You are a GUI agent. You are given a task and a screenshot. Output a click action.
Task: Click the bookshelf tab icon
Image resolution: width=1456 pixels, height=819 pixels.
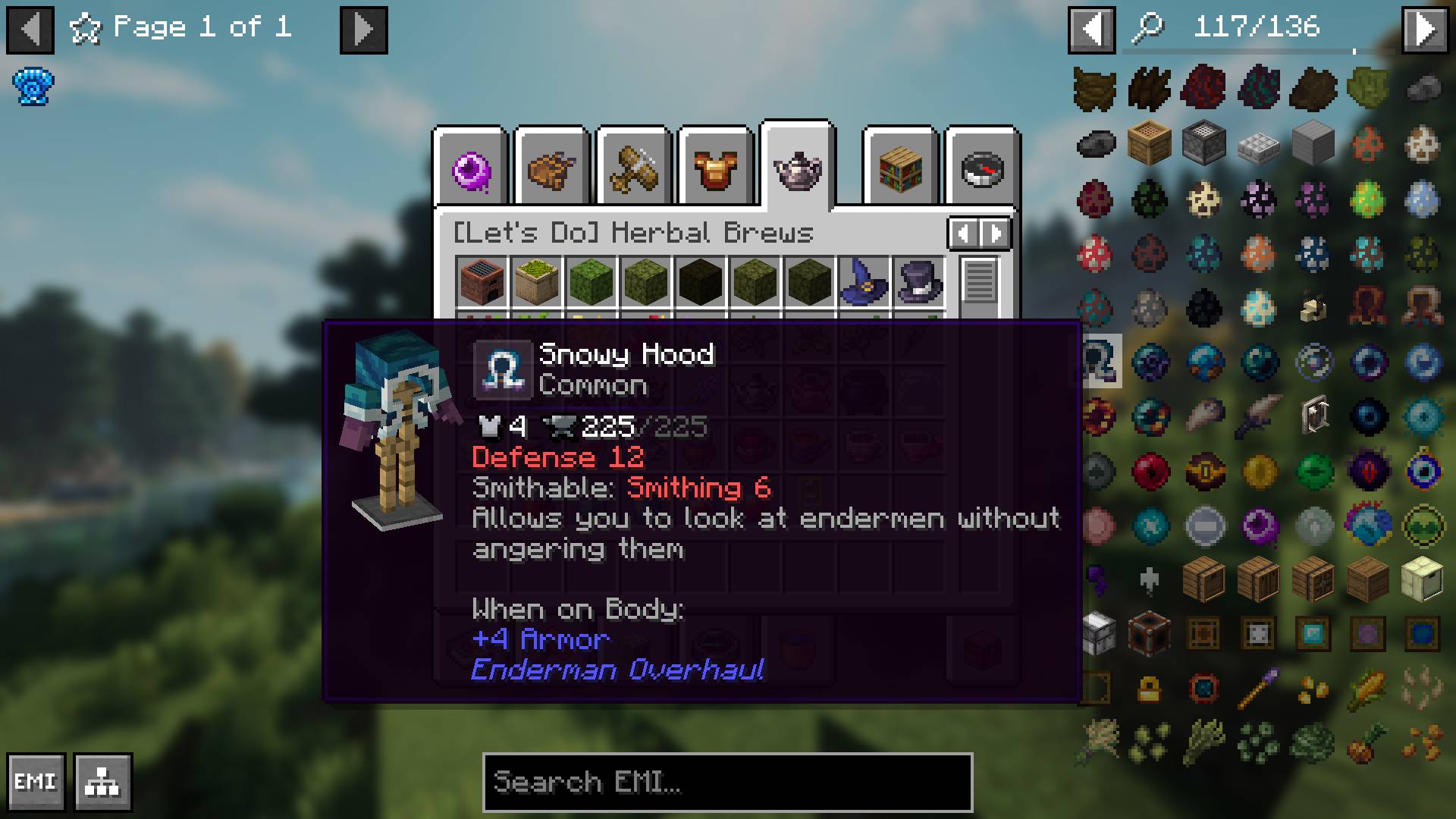click(x=899, y=169)
